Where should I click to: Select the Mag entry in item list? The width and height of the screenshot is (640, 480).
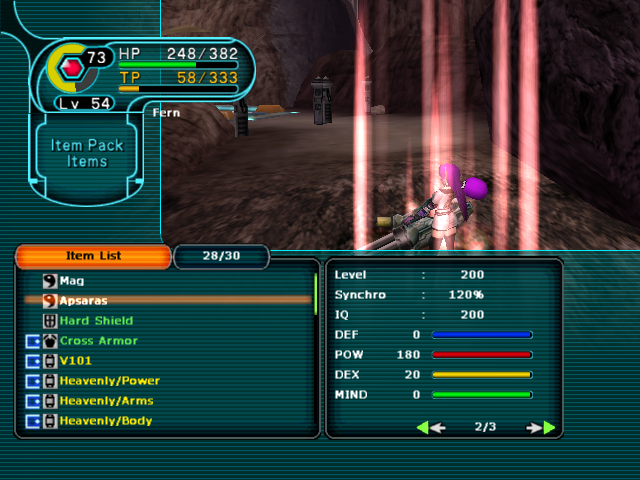[x=72, y=281]
